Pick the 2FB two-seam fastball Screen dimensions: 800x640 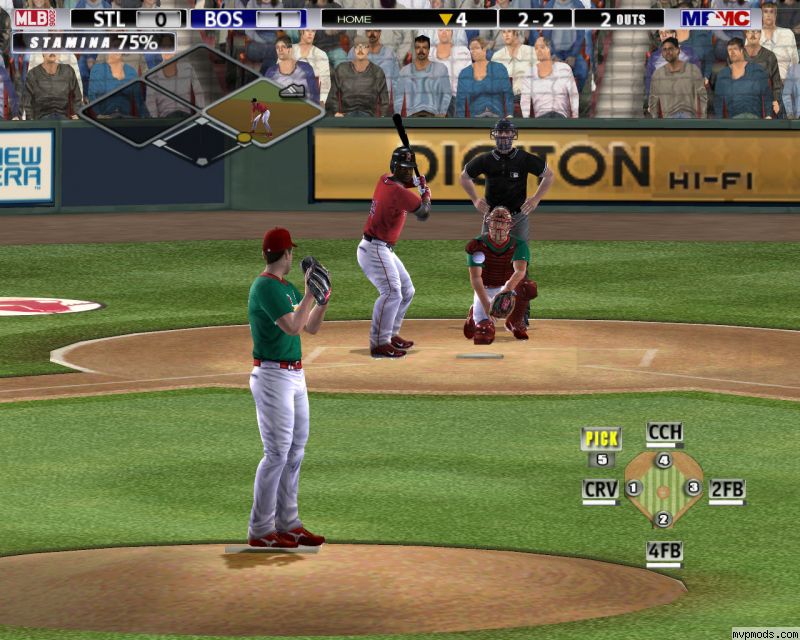click(x=727, y=489)
